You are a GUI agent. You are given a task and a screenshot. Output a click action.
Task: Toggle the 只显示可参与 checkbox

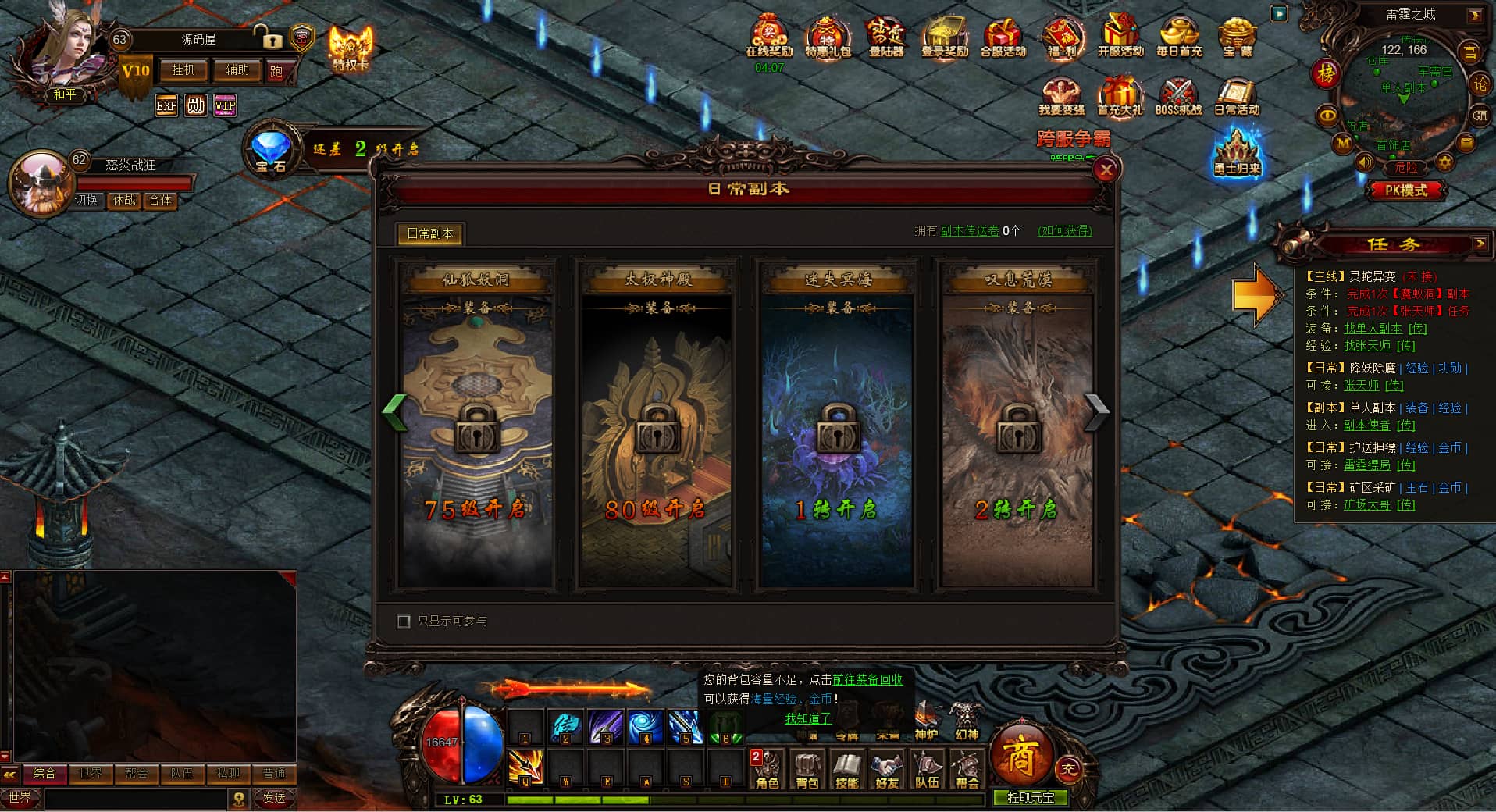(404, 621)
